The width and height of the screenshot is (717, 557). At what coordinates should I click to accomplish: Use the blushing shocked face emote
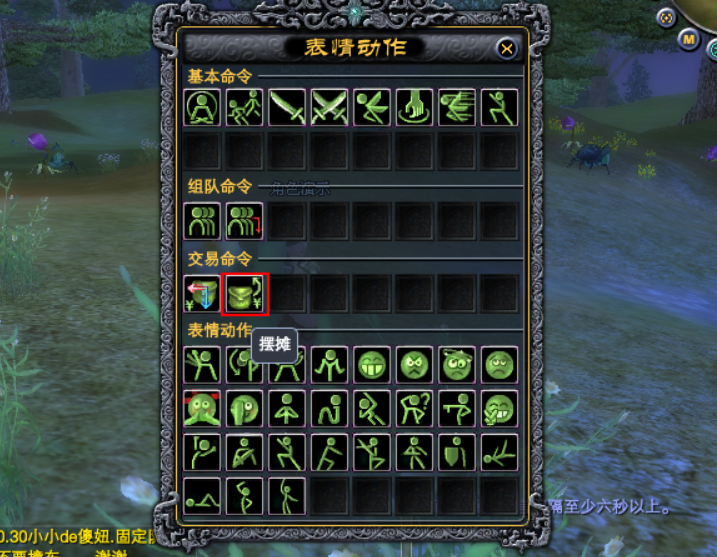[x=202, y=408]
